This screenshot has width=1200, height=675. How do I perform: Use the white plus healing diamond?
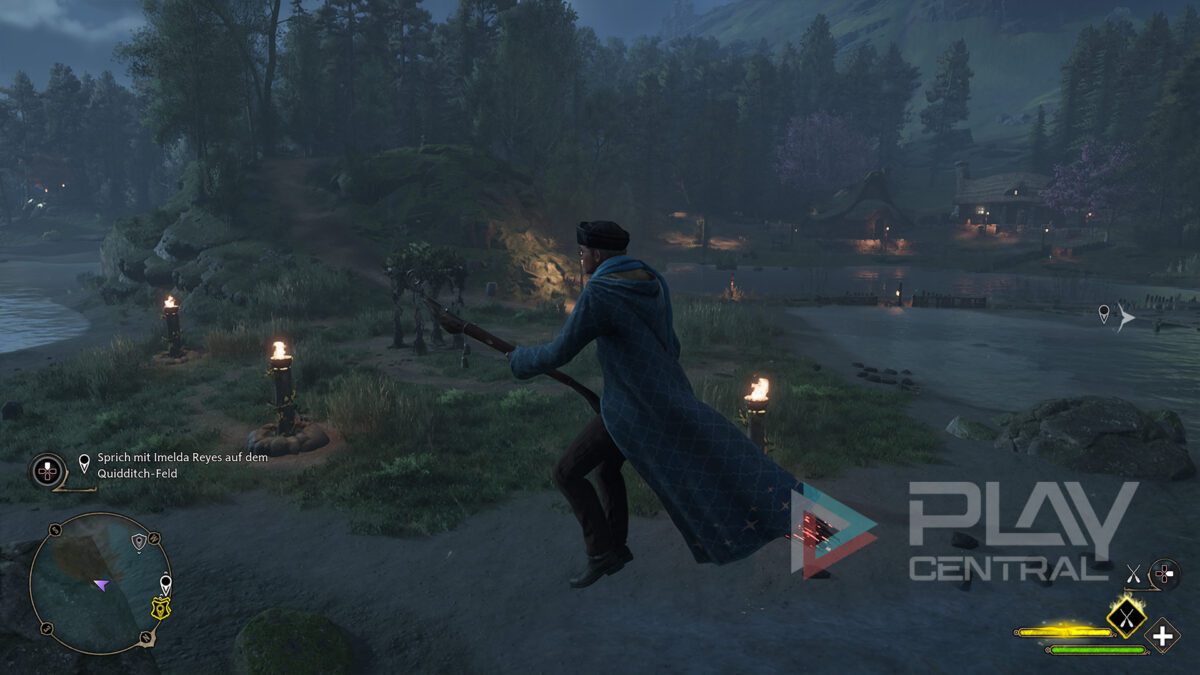point(1162,635)
